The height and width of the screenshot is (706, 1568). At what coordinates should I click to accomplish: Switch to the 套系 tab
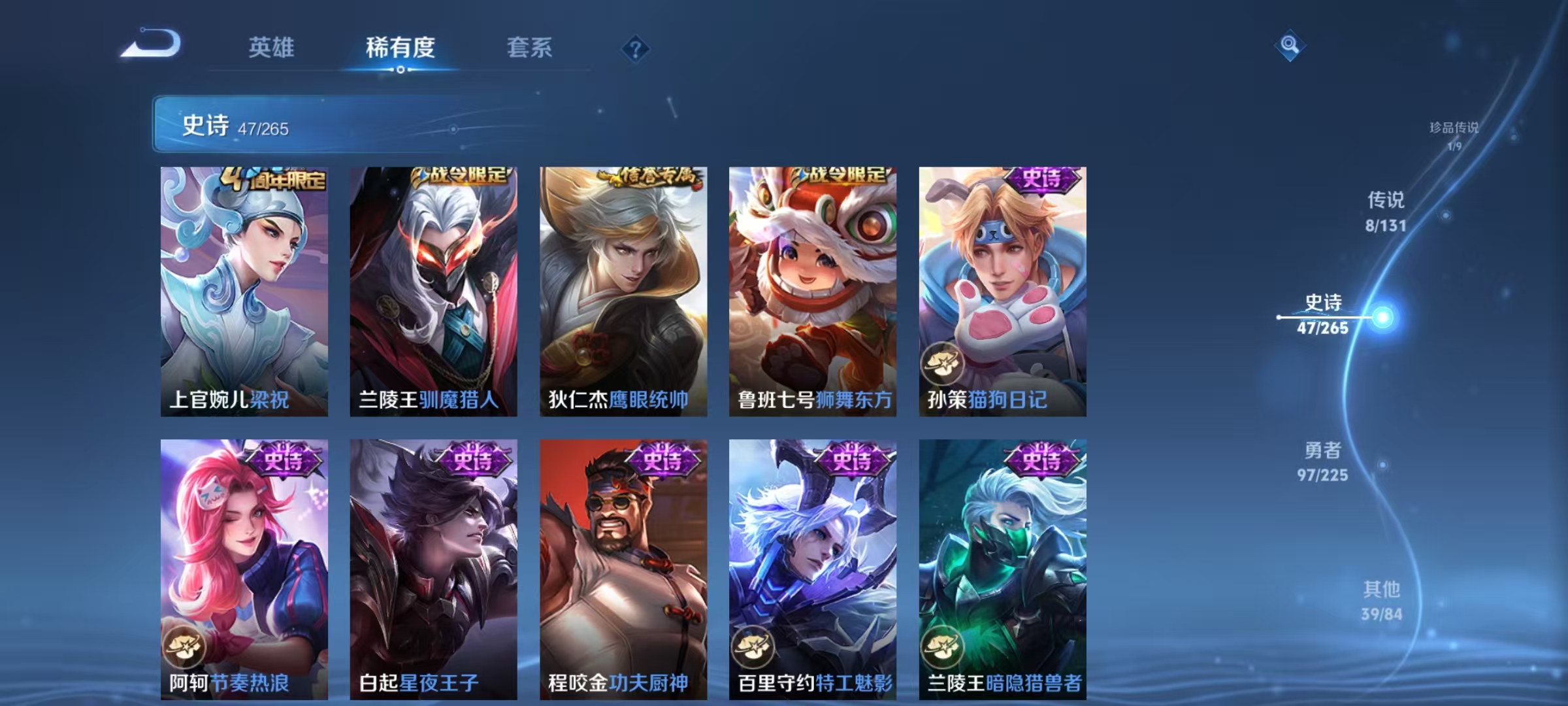coord(530,48)
